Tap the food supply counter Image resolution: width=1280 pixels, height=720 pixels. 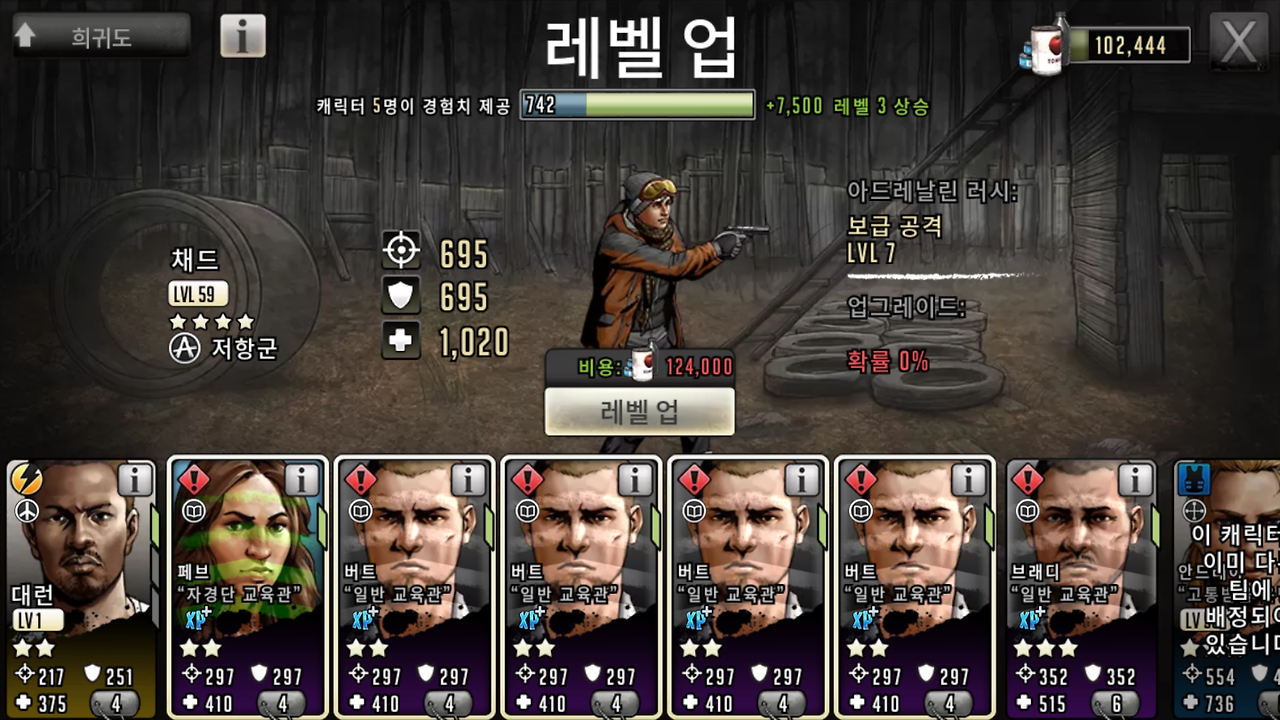point(1110,44)
